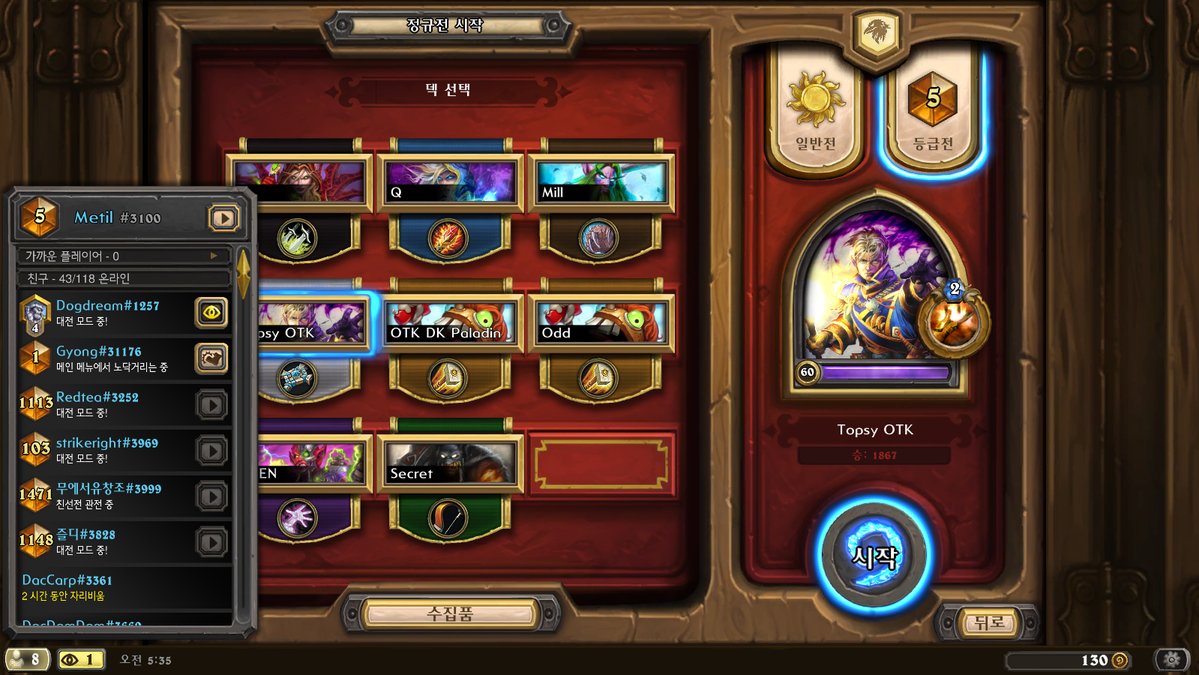The width and height of the screenshot is (1199, 675).
Task: Open the spectator count eye indicator
Action: tap(80, 660)
